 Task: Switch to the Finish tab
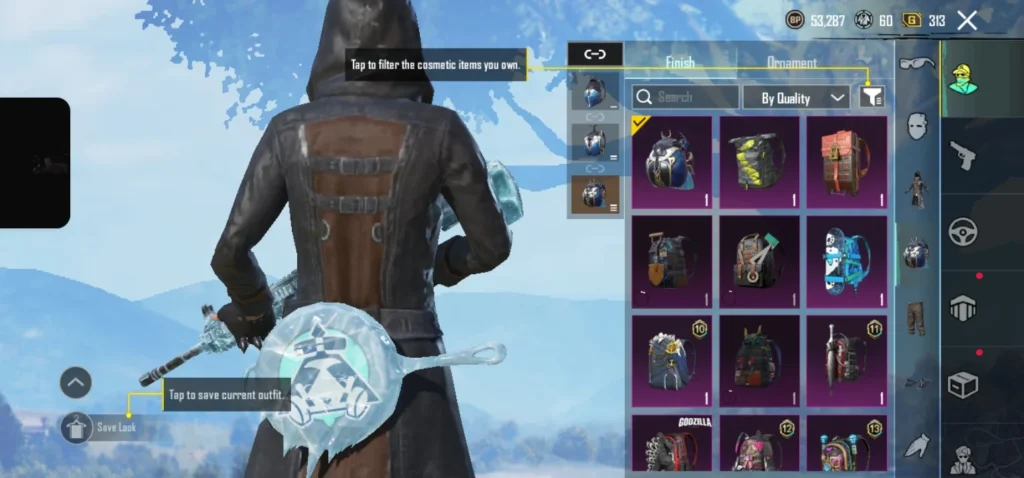(x=680, y=63)
